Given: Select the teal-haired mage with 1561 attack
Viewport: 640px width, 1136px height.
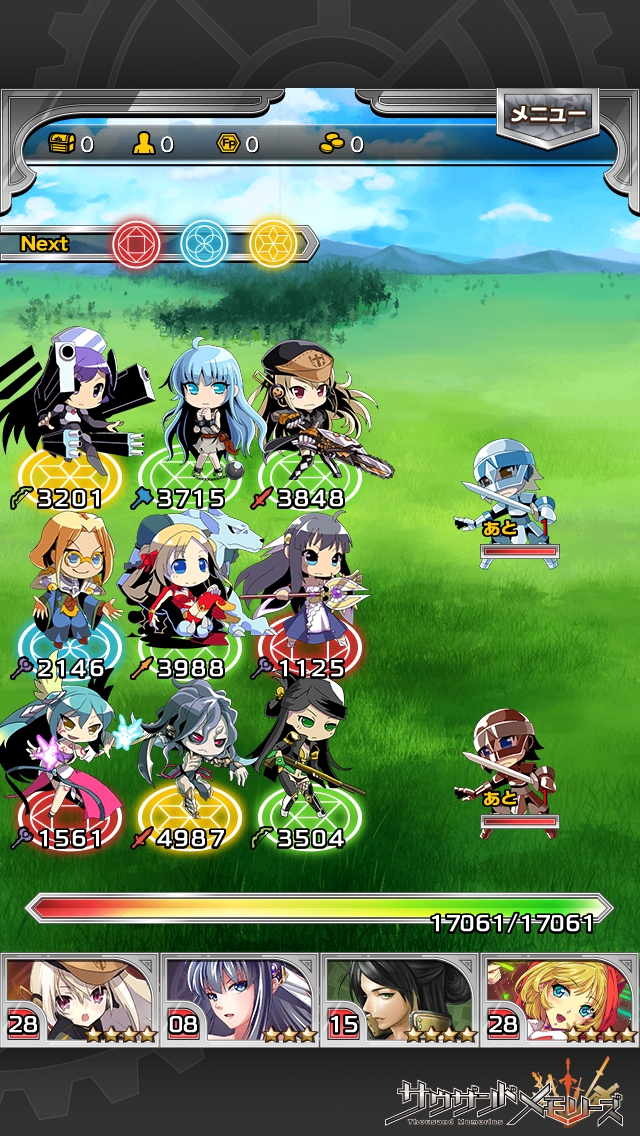Looking at the screenshot, I should tap(70, 760).
